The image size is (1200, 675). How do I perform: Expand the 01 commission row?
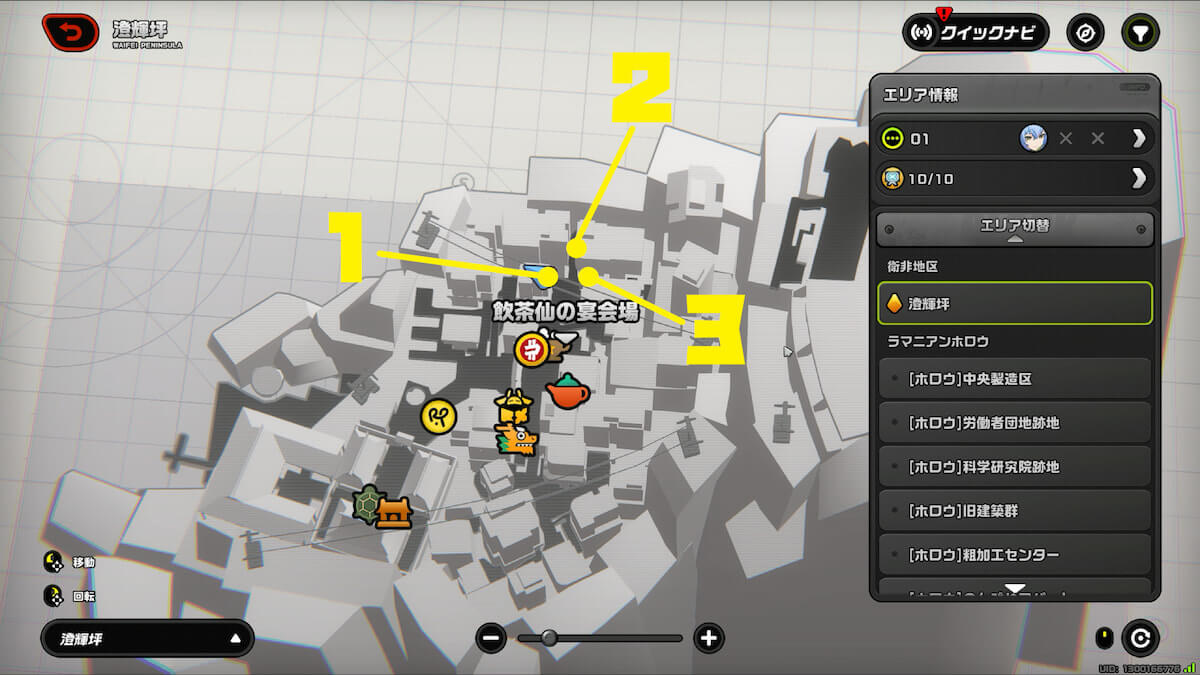pyautogui.click(x=1138, y=138)
